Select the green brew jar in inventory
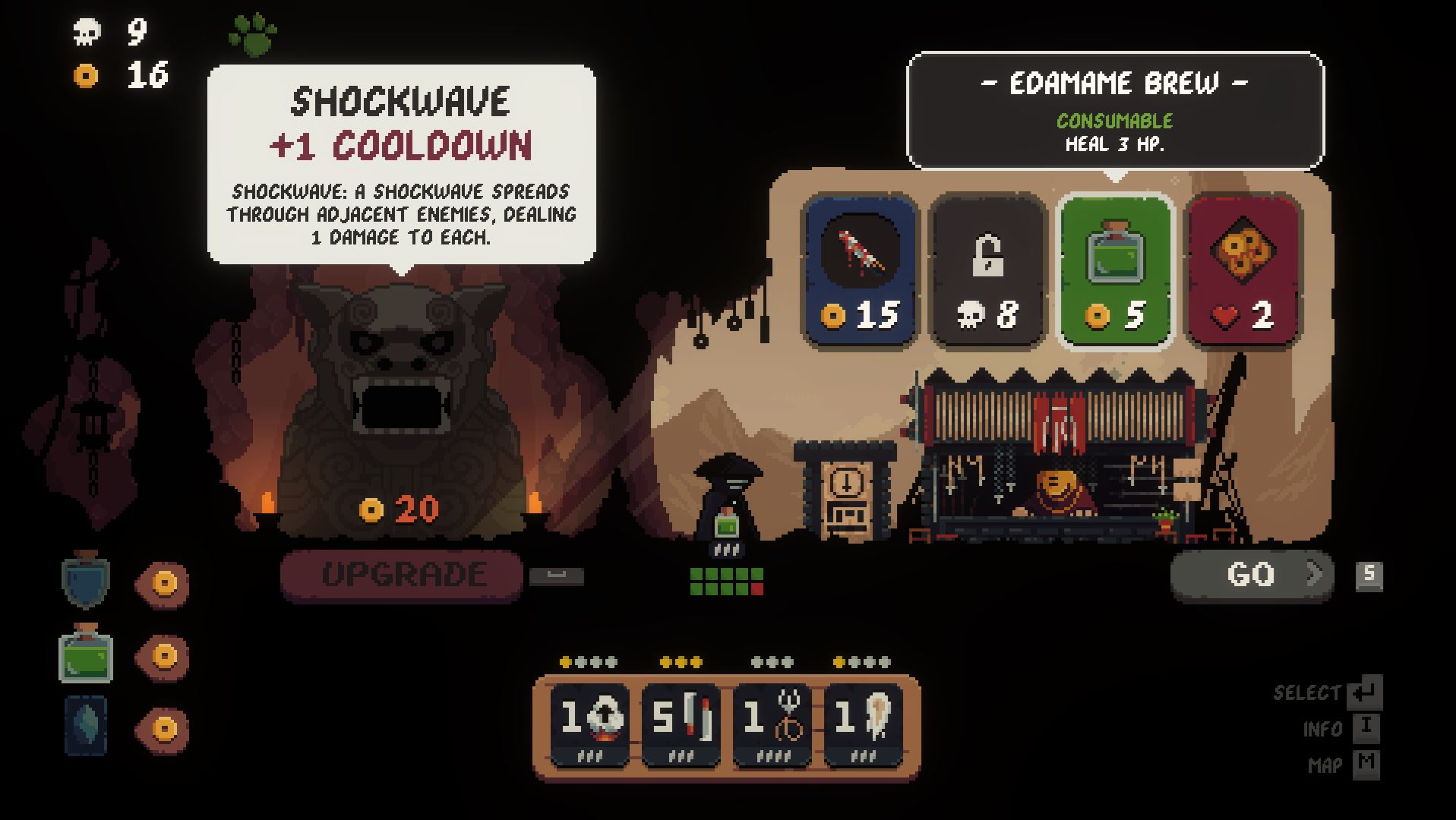This screenshot has height=820, width=1456. click(86, 654)
